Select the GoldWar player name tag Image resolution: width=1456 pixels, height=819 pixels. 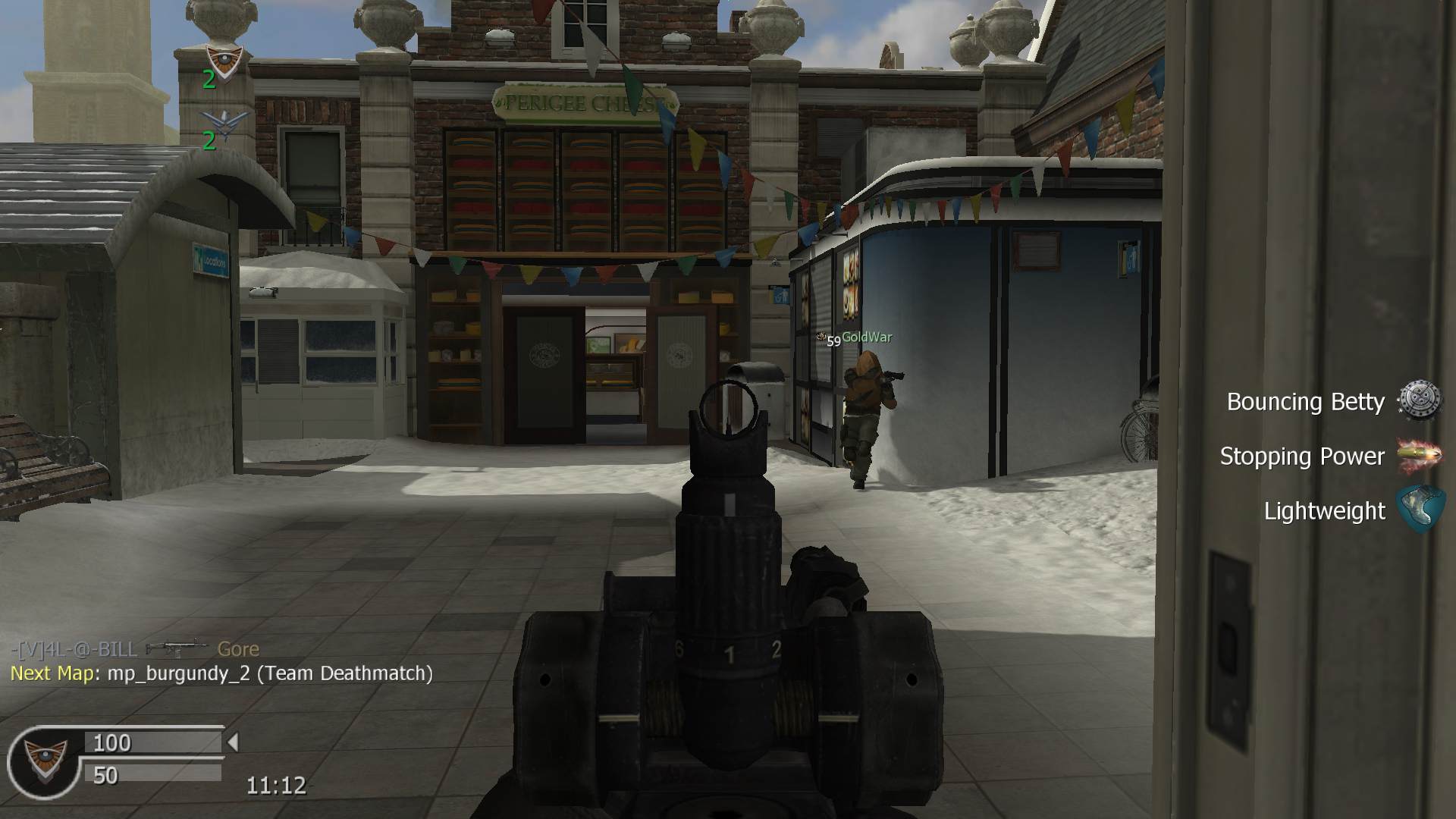click(x=866, y=337)
